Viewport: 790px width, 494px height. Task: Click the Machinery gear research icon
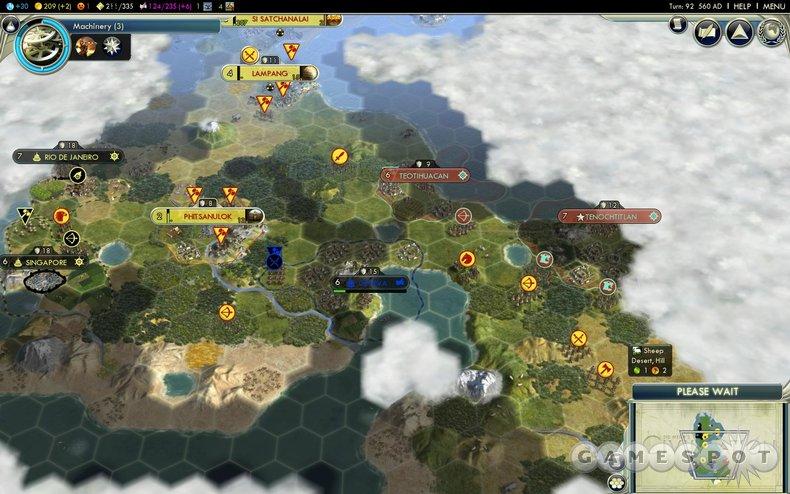41,37
